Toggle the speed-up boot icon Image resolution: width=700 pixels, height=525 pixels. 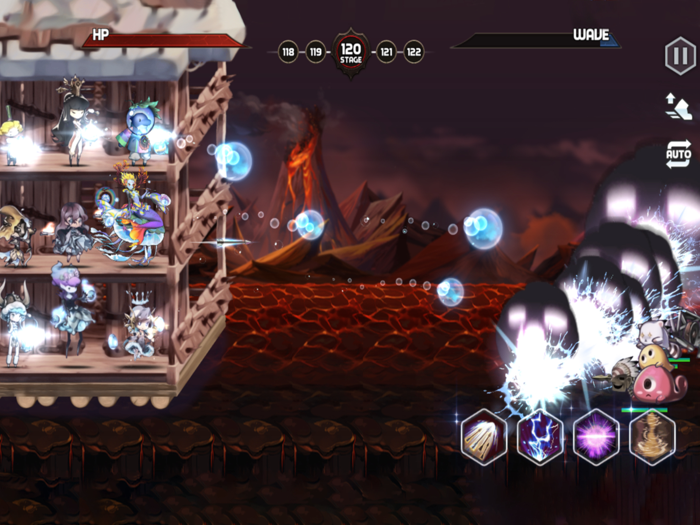pos(679,106)
